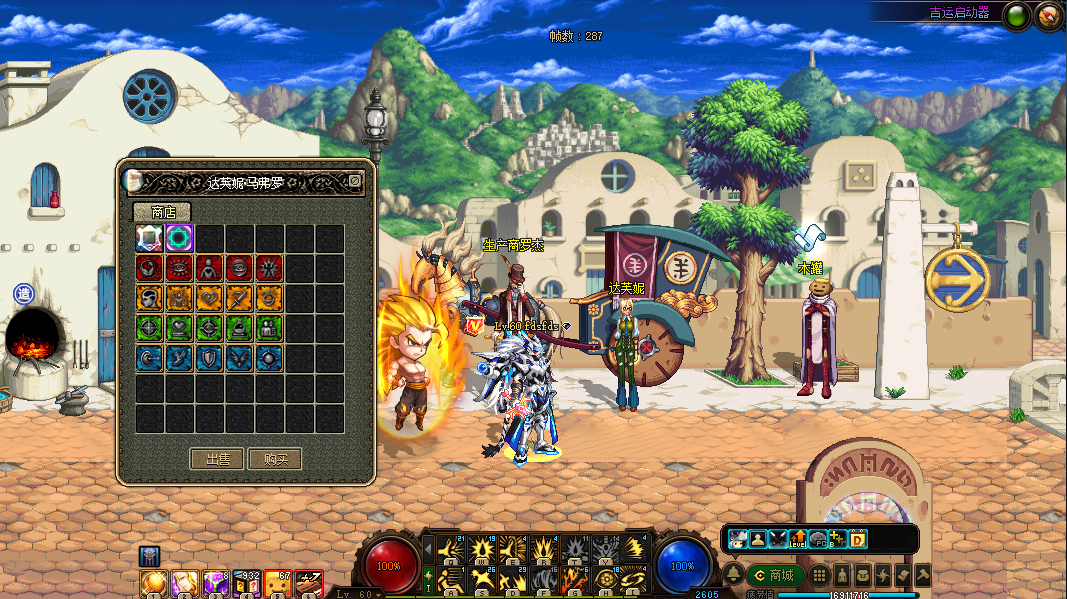Viewport: 1067px width, 599px height.
Task: Click the skill bar left arrow toggle
Action: 428,549
